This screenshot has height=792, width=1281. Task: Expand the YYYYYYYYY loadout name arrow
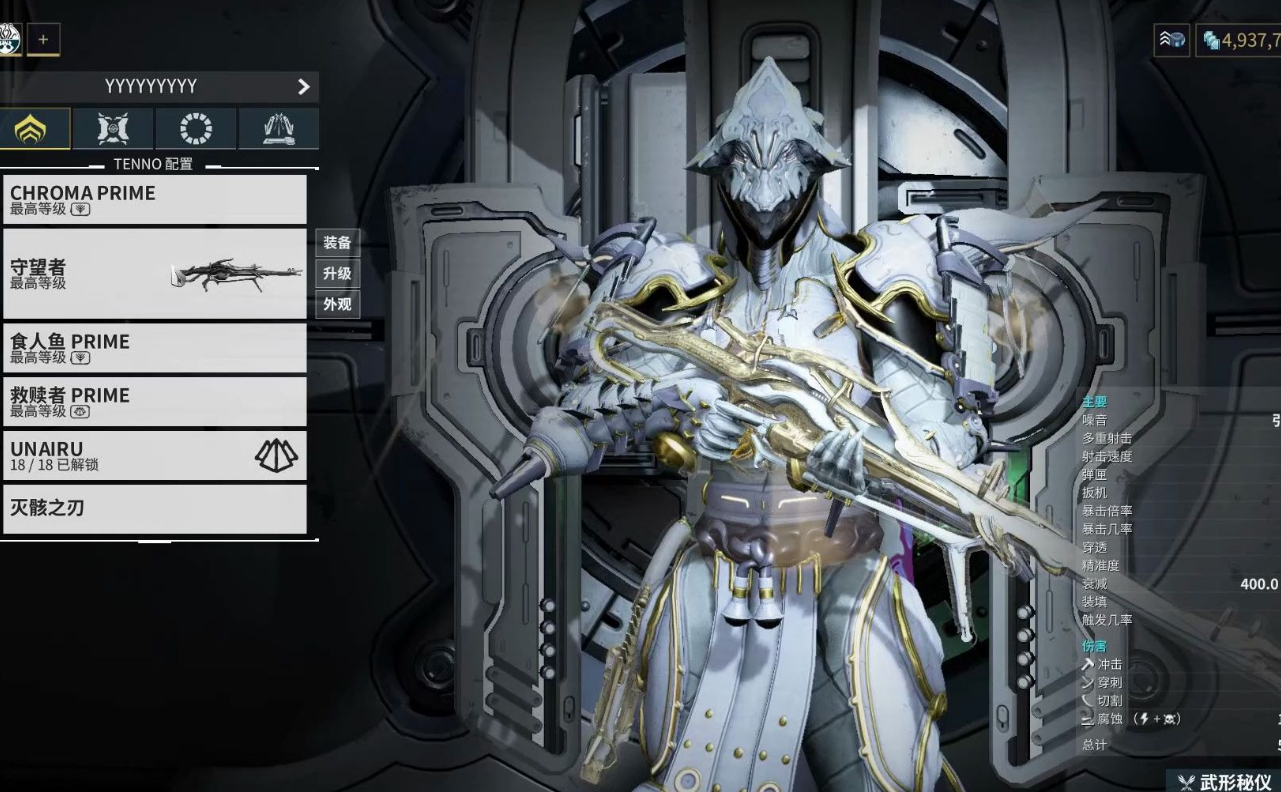pos(304,87)
